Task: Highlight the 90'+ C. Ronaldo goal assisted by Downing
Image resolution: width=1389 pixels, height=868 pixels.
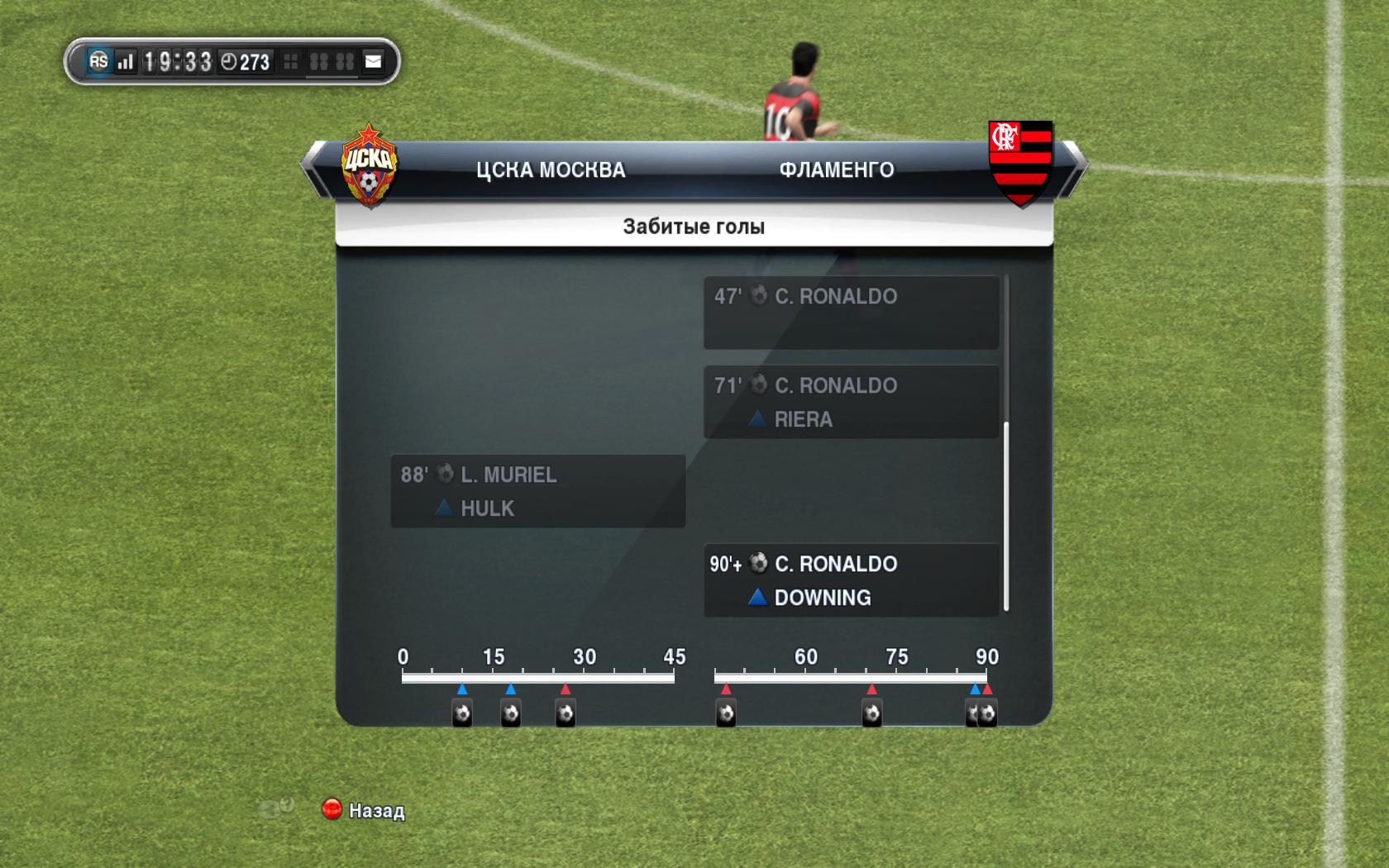Action: [x=851, y=580]
